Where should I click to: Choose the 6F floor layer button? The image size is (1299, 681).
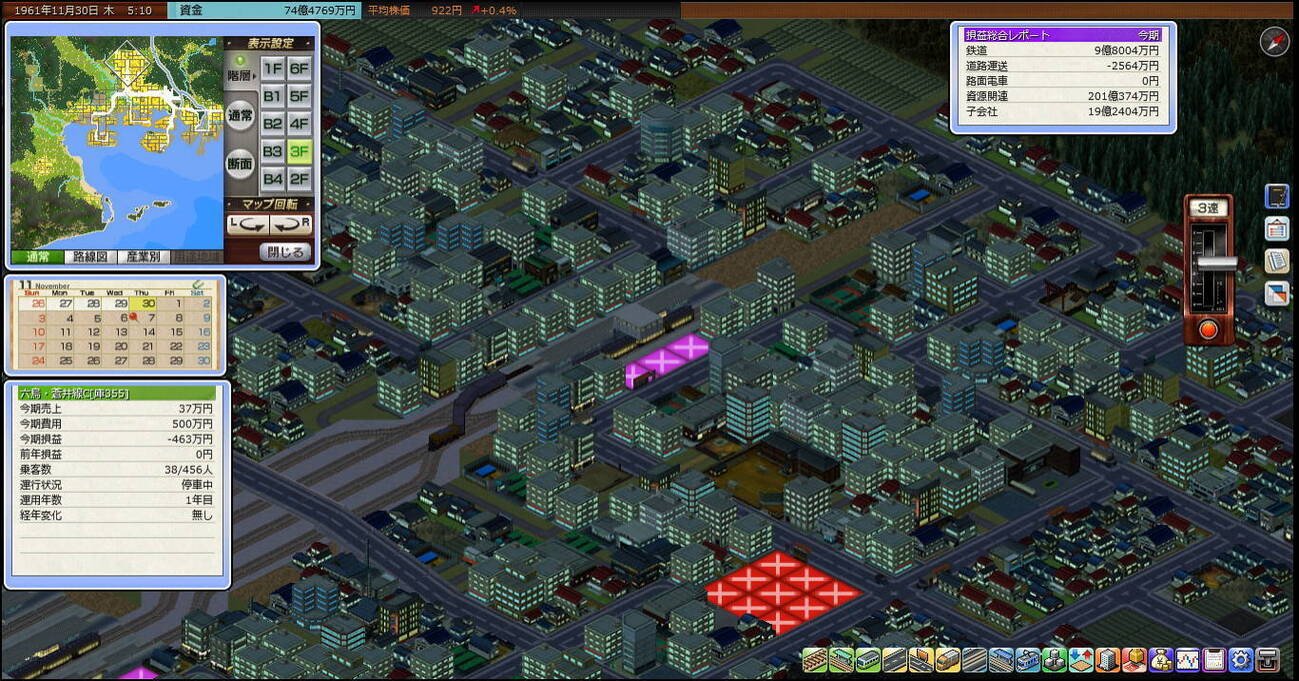299,69
